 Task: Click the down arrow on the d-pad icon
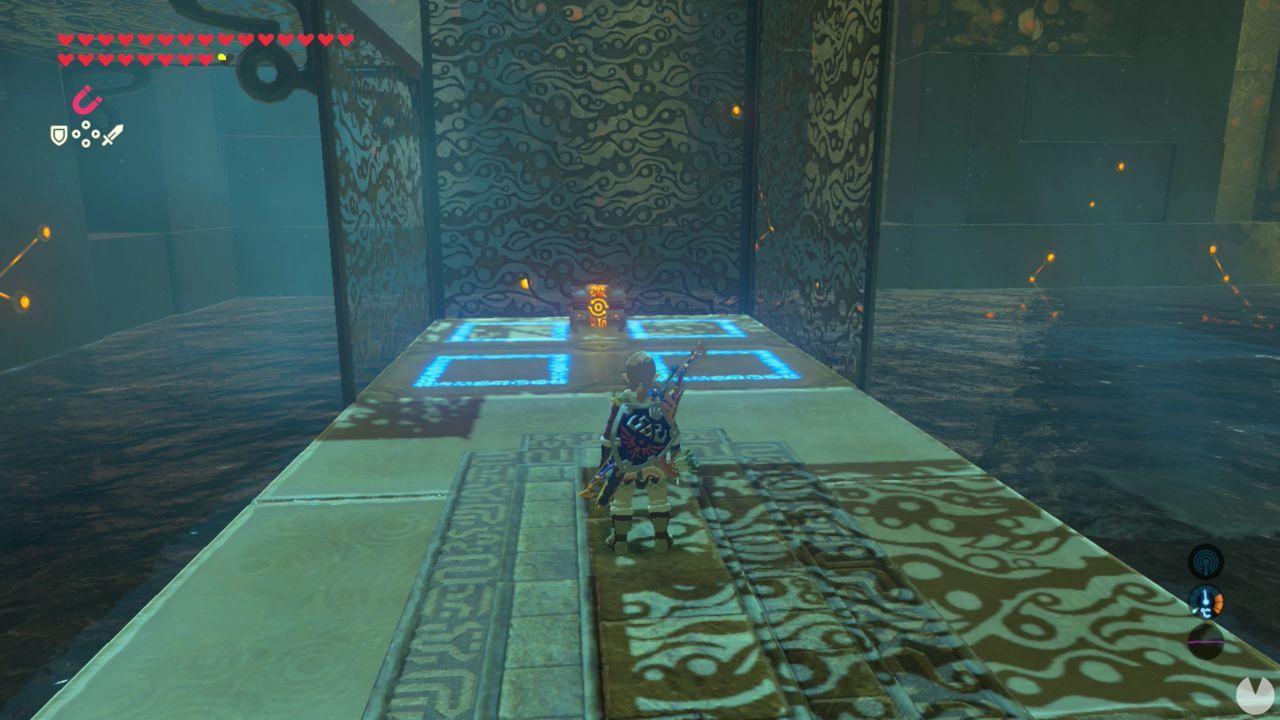(x=85, y=143)
